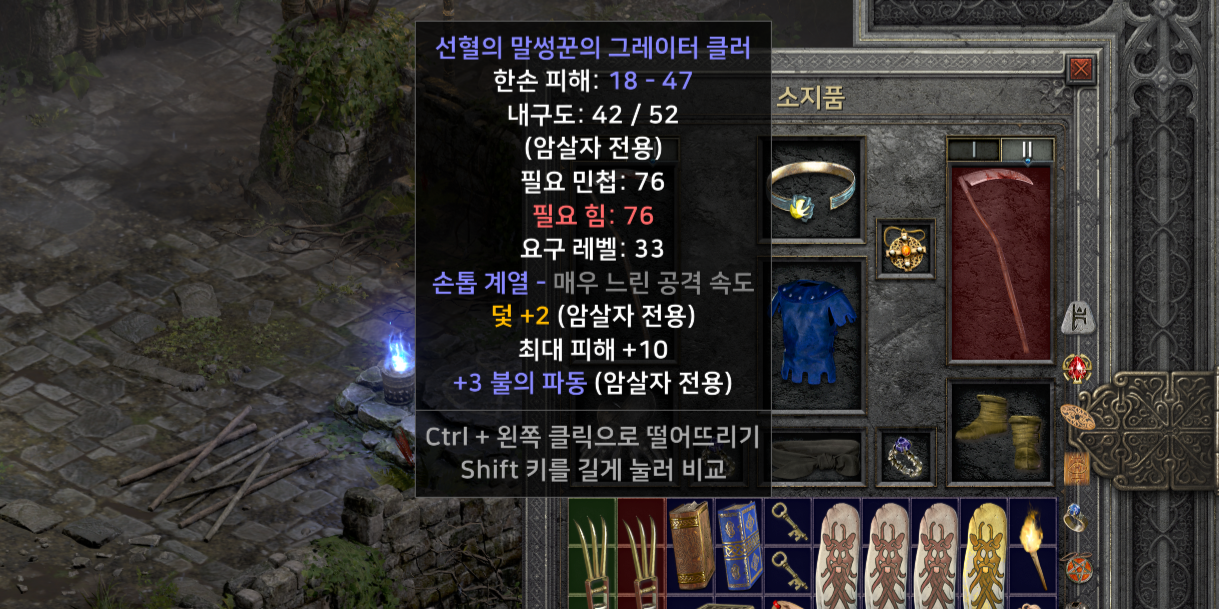The width and height of the screenshot is (1219, 609).
Task: Select weapon set II tab
Action: coord(1026,150)
